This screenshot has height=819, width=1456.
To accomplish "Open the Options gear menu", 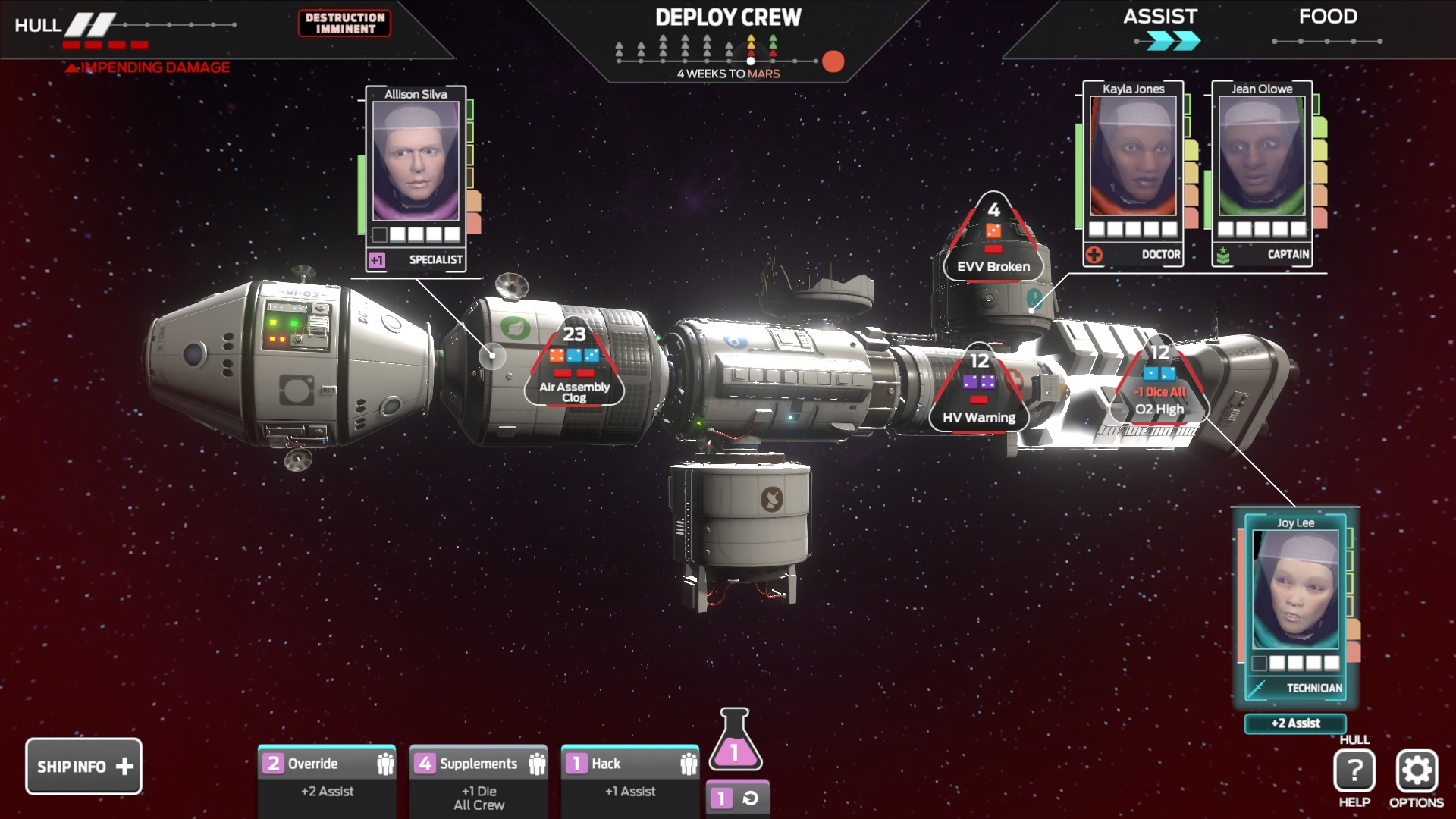I will 1416,772.
